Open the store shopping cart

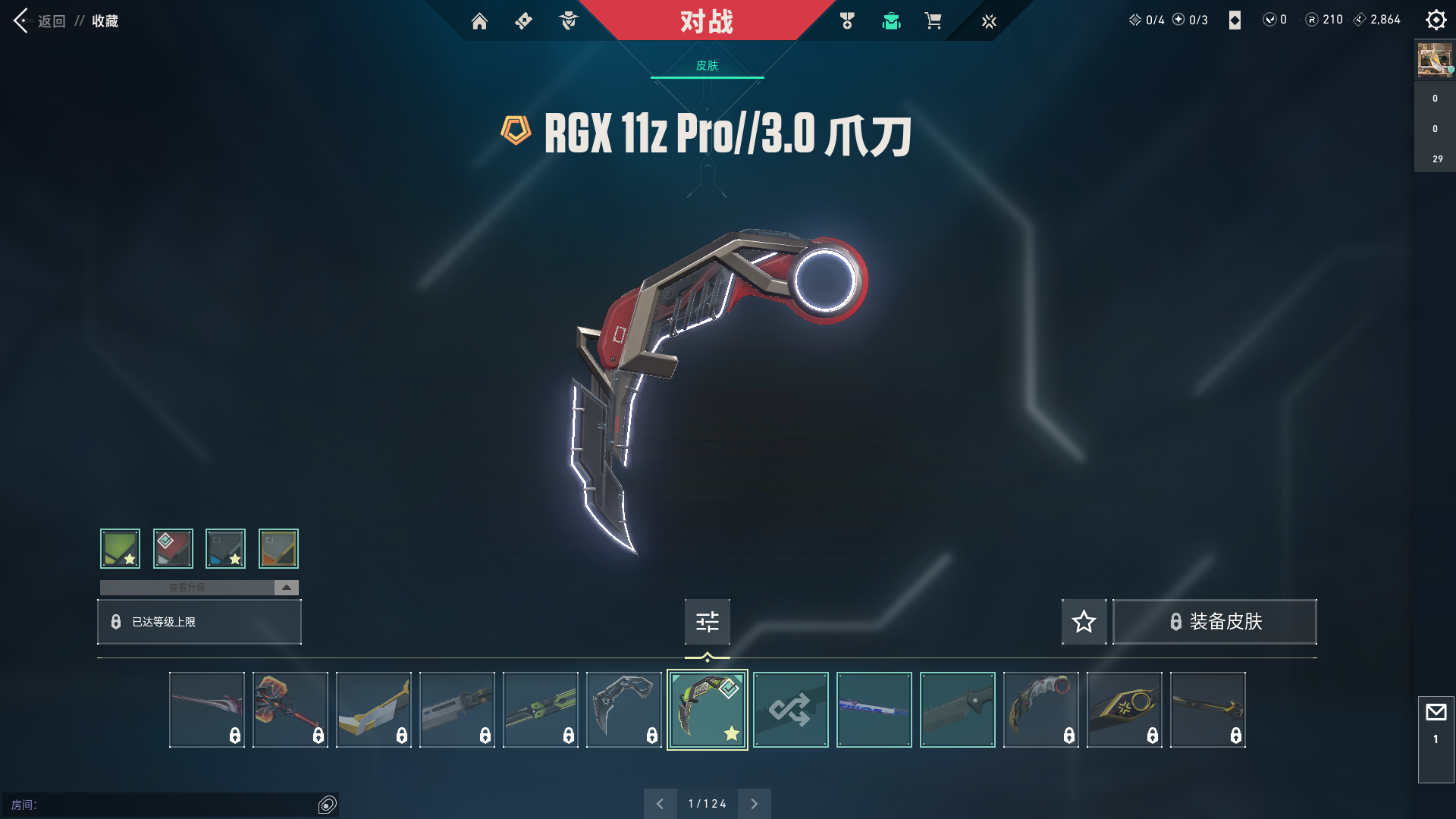pos(933,21)
